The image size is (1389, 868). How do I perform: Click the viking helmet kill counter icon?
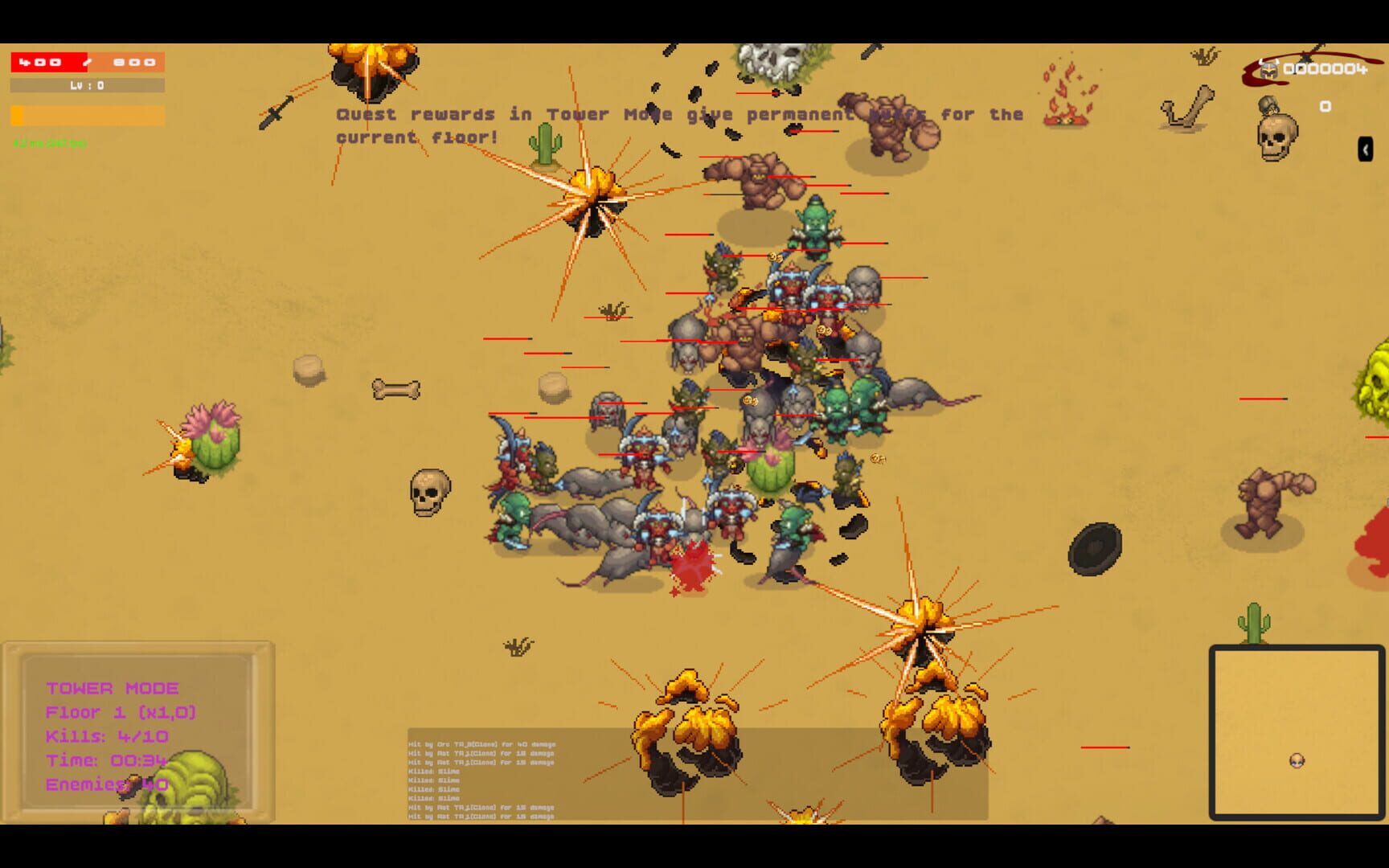1268,68
